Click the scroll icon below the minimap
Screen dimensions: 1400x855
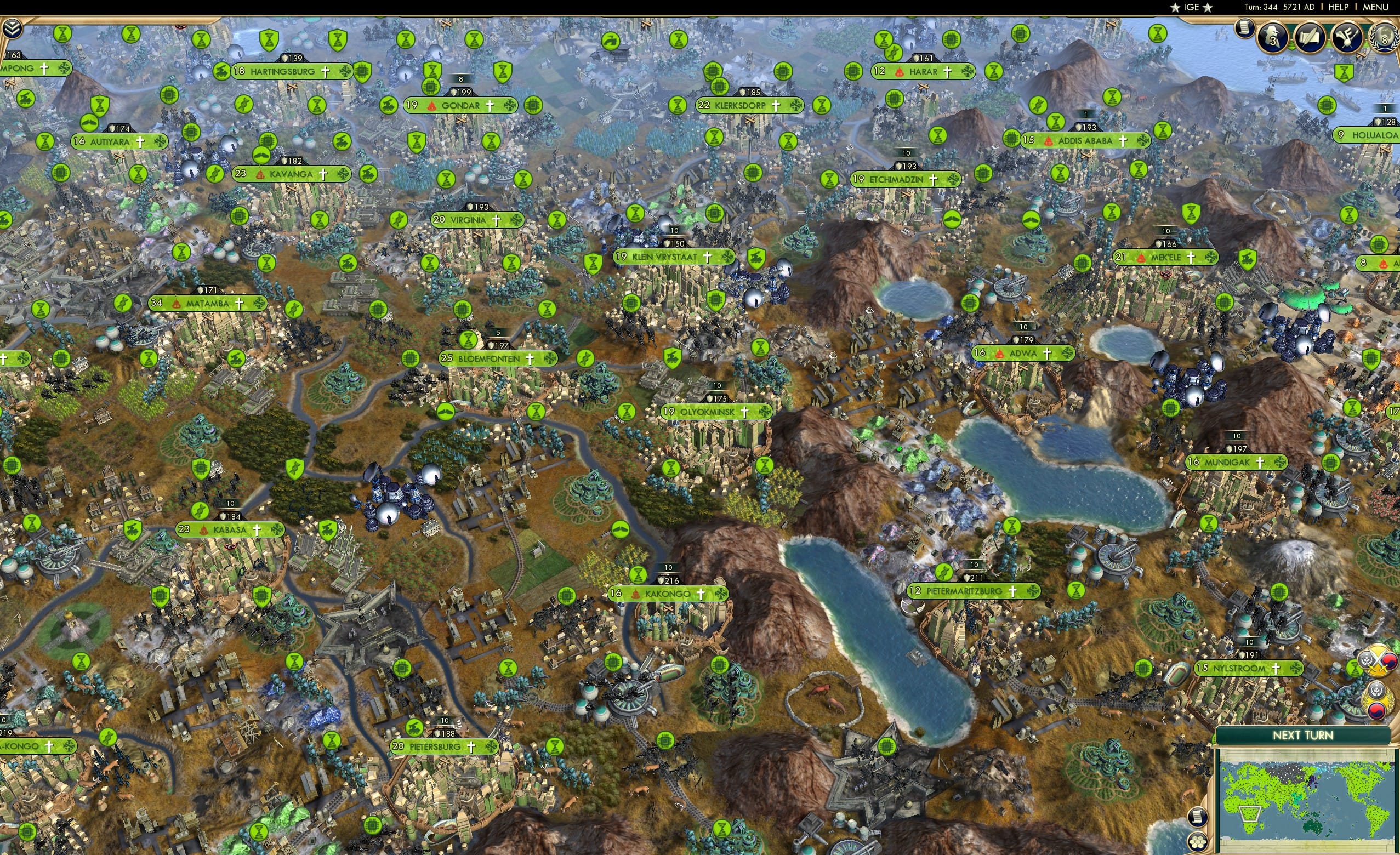(1198, 817)
